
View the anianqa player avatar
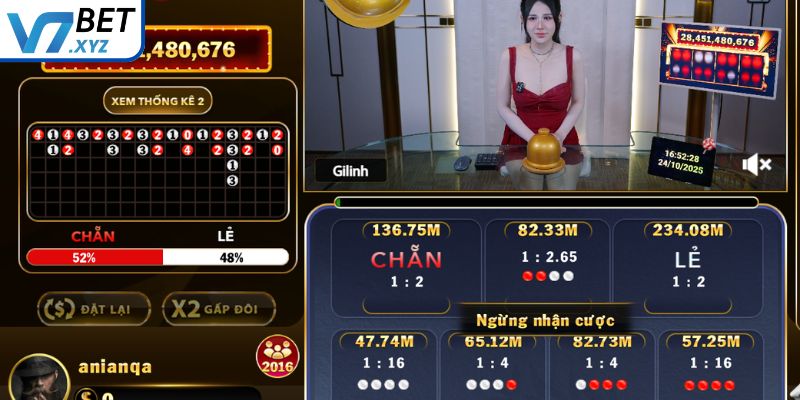pos(39,378)
